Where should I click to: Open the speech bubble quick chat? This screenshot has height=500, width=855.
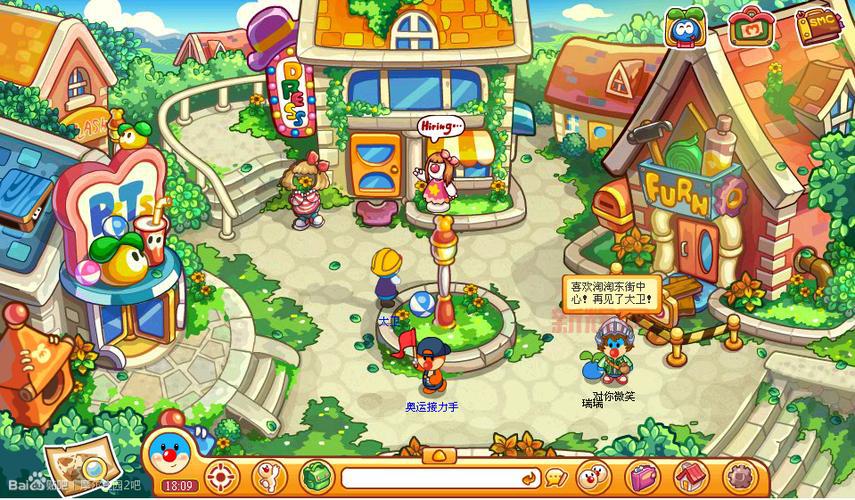click(x=558, y=477)
